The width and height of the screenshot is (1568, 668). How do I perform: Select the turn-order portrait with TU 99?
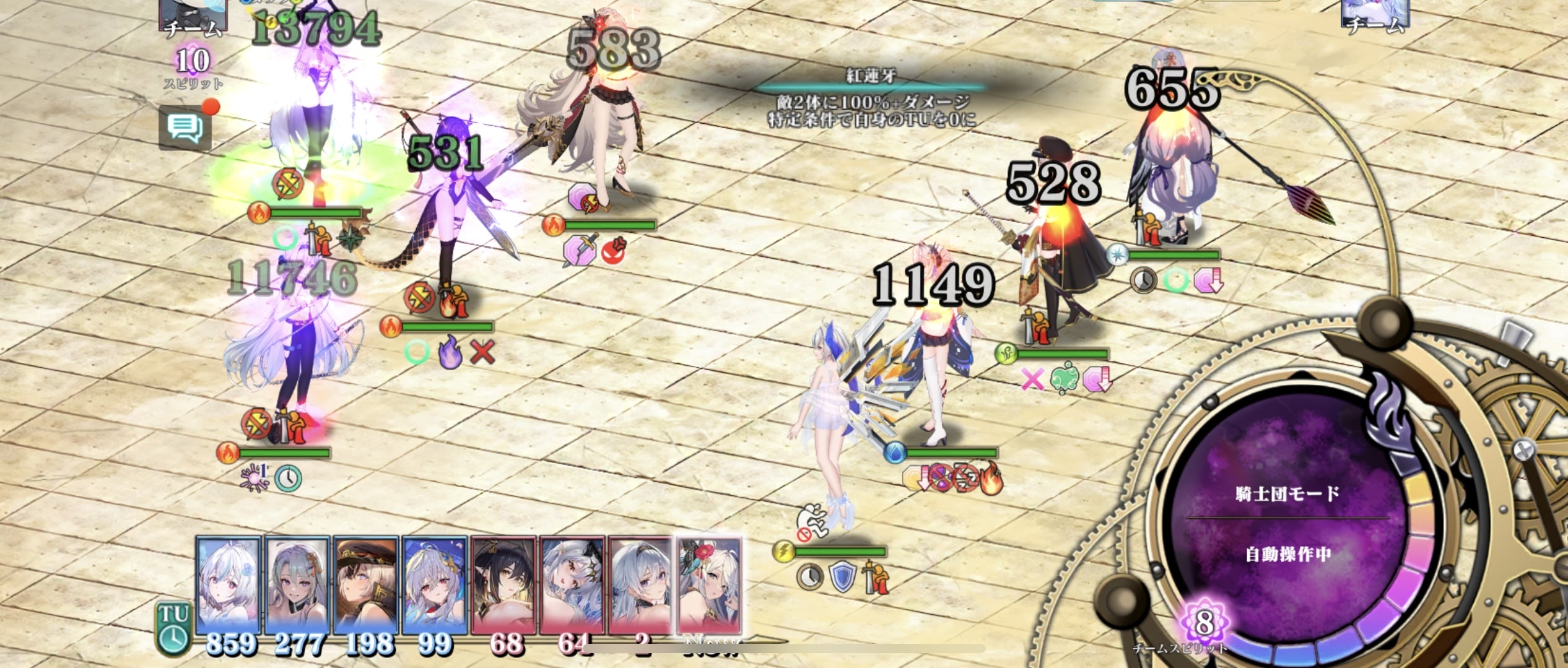[434, 585]
